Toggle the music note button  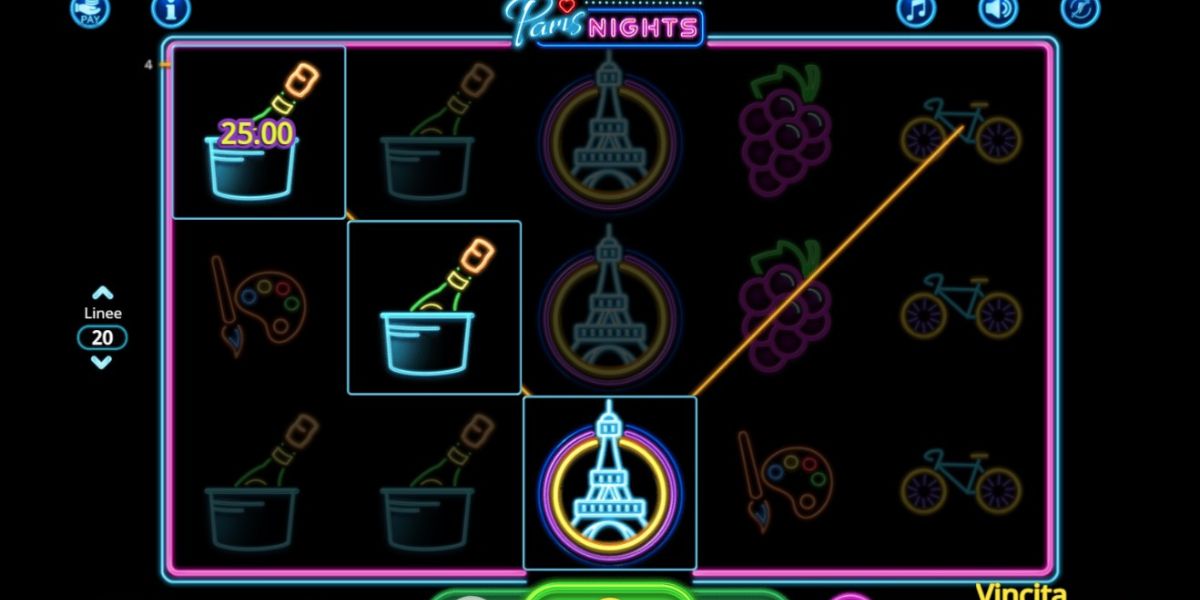916,10
